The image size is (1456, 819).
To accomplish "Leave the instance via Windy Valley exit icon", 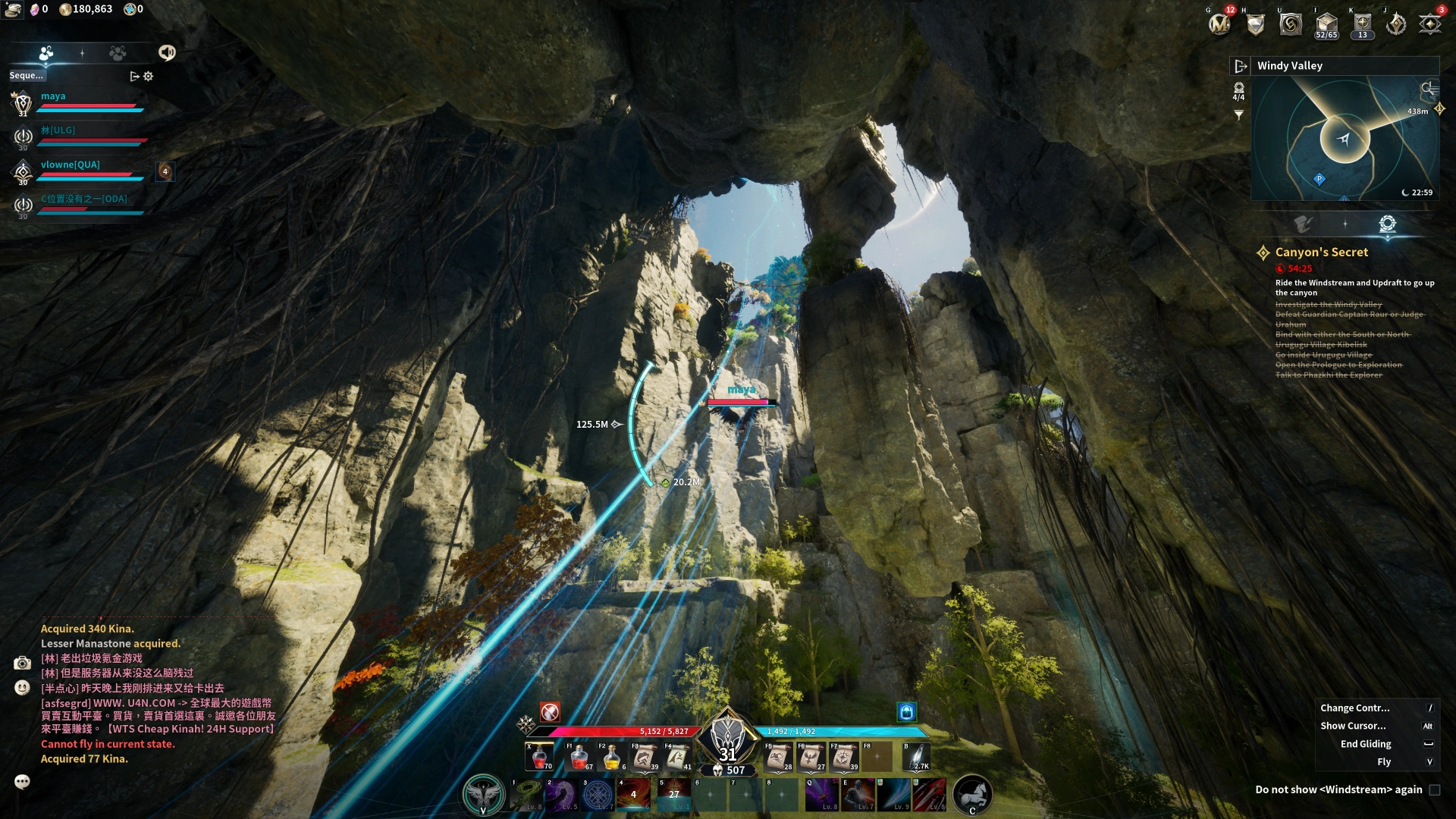I will (1241, 66).
